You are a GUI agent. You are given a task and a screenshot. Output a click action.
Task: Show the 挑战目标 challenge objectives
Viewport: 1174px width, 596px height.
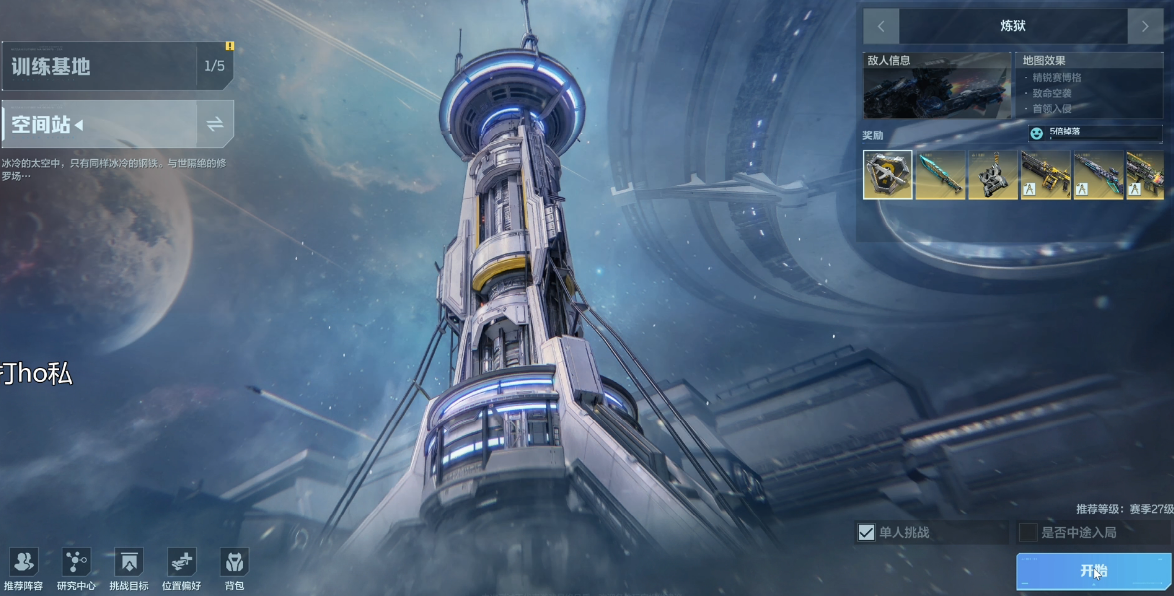click(129, 569)
